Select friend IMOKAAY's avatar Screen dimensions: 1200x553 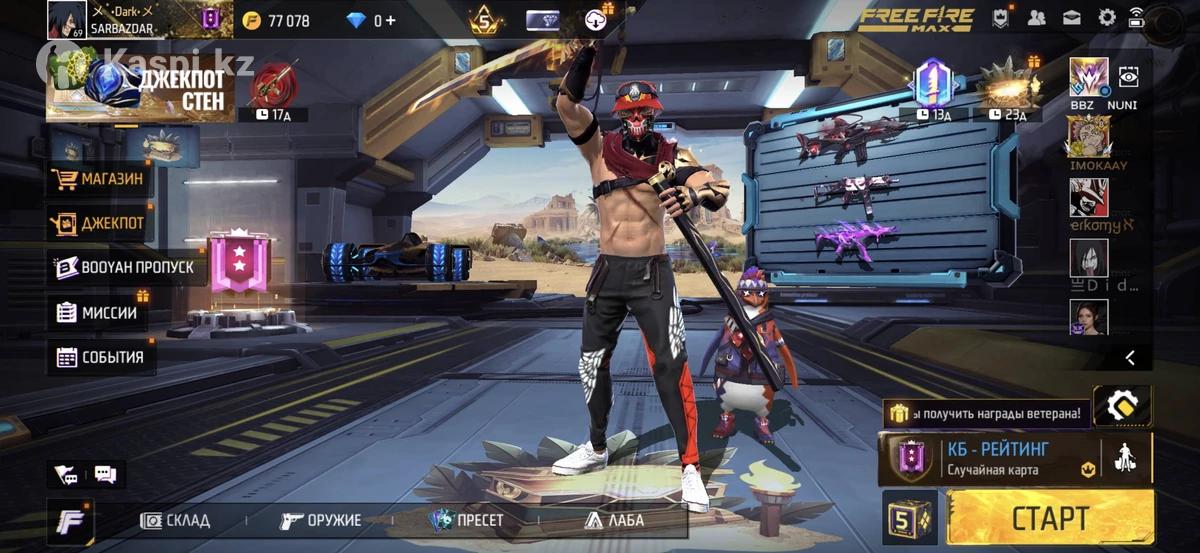point(1089,136)
